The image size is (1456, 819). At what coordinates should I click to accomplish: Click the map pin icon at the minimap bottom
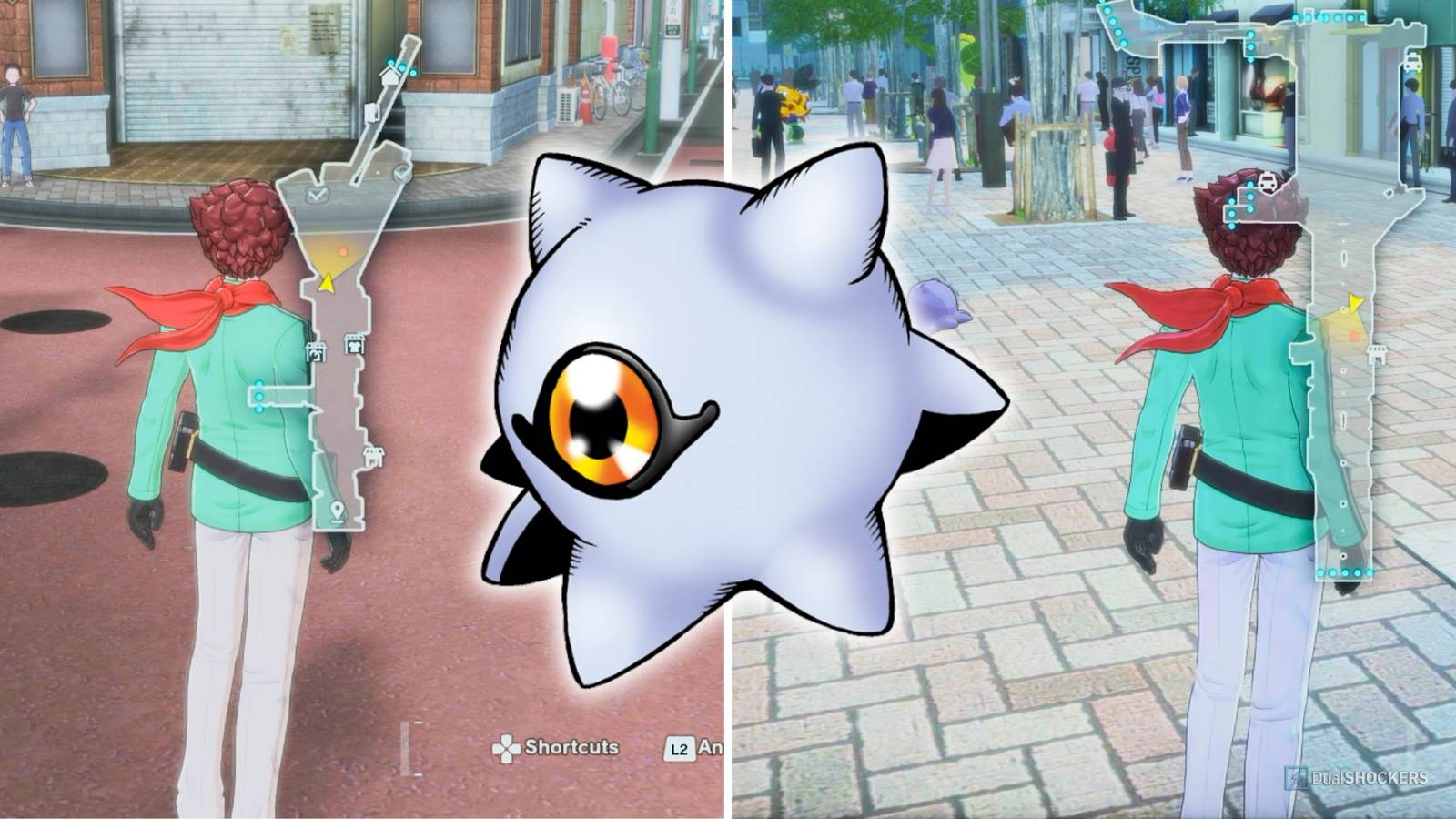[x=336, y=508]
